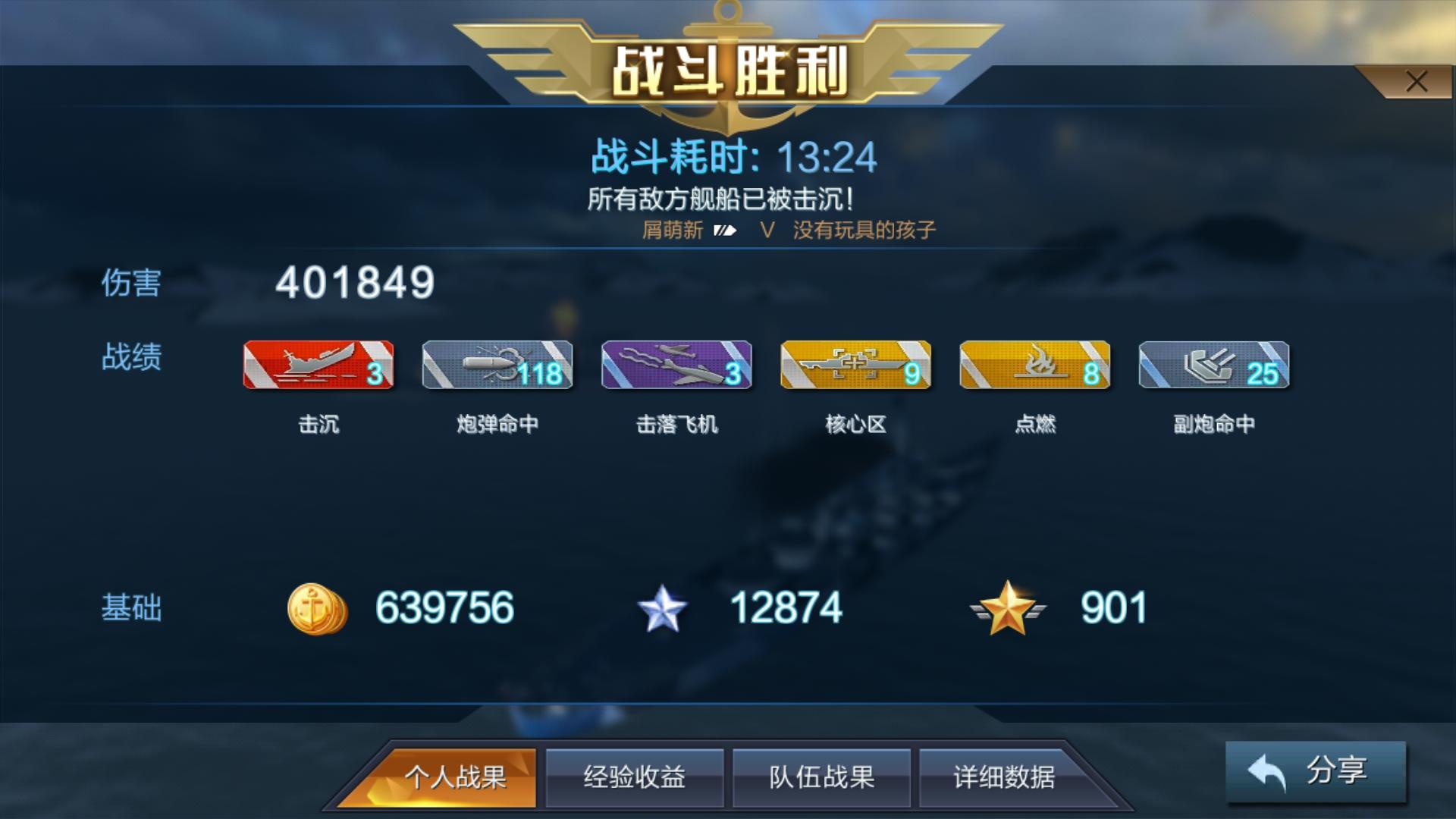Click the share arrow icon
Image resolution: width=1456 pixels, height=819 pixels.
coord(1265,771)
